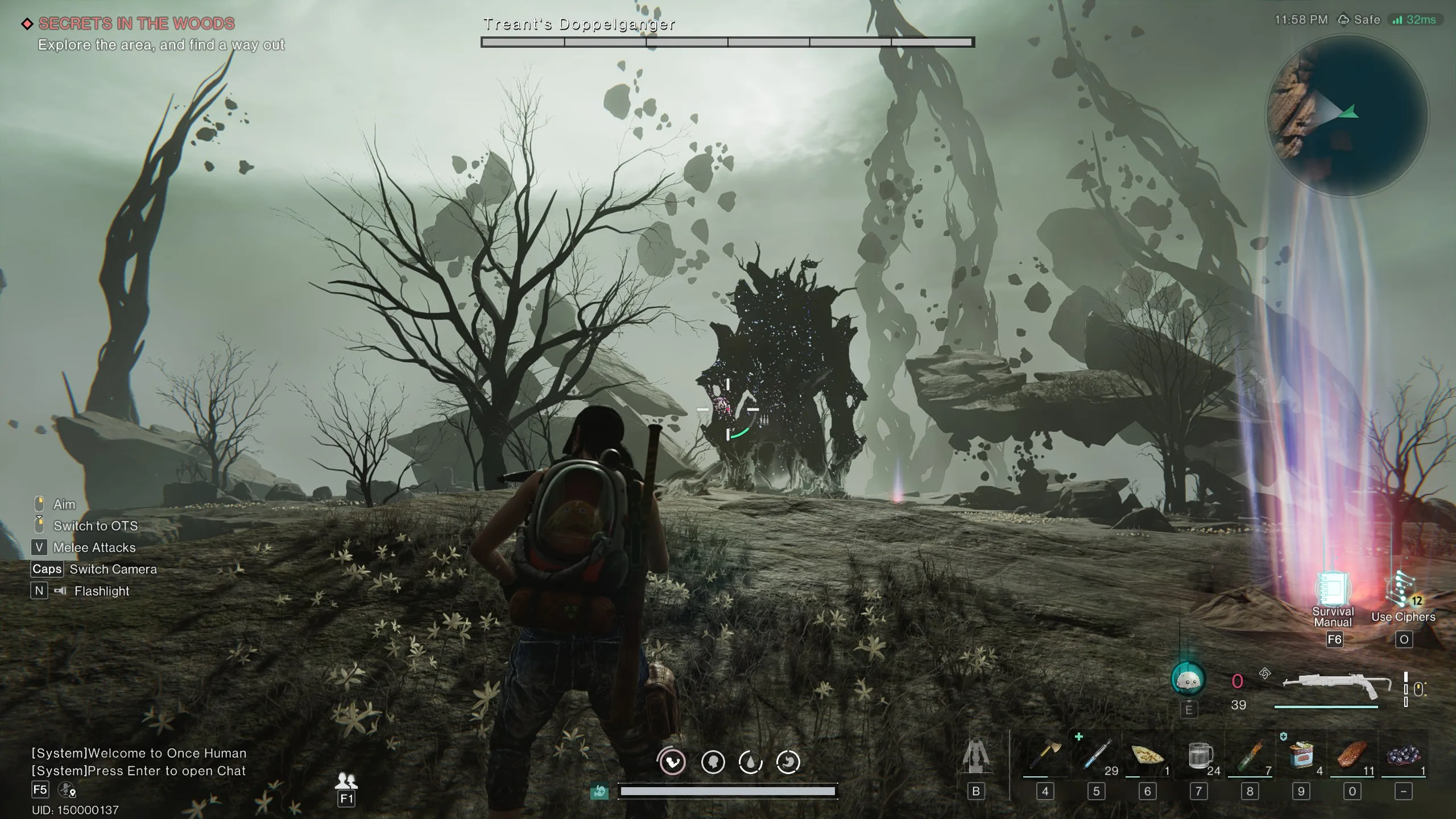Toggle the muted microphone voice icon
This screenshot has height=819, width=1456.
67,790
